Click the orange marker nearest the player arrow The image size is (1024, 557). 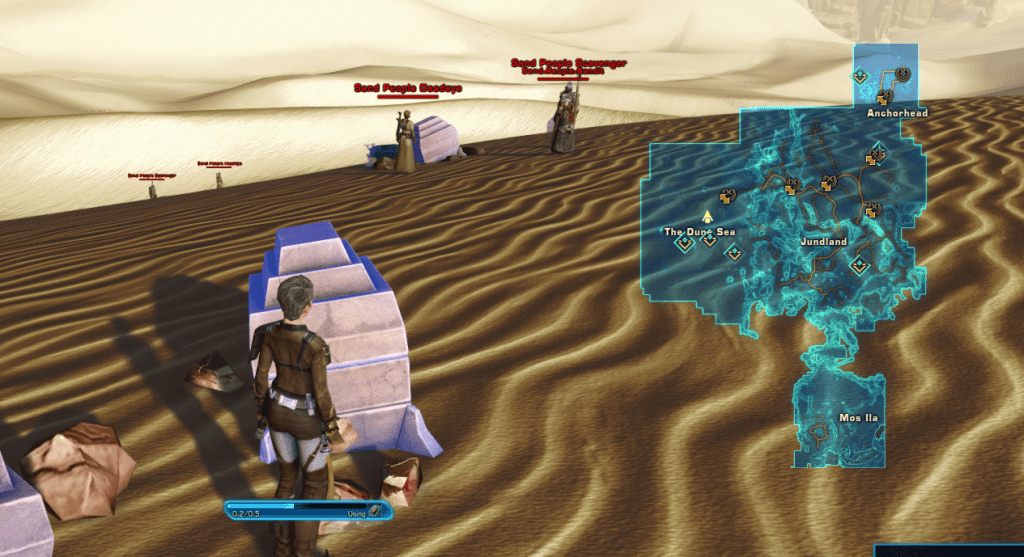pos(728,193)
